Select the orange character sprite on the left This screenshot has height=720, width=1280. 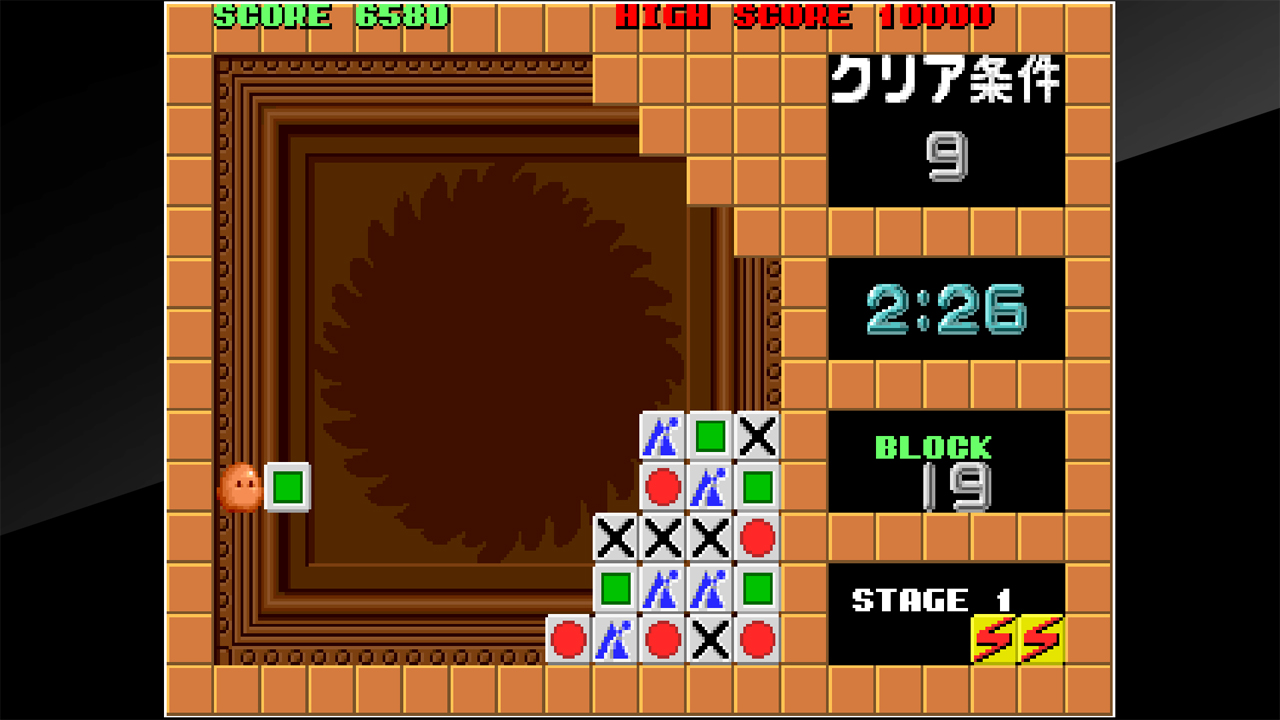click(x=240, y=490)
